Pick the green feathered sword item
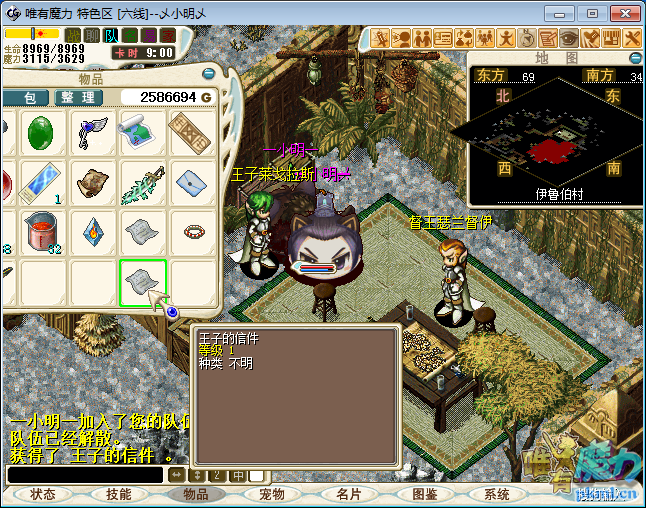The height and width of the screenshot is (508, 646). pyautogui.click(x=143, y=183)
